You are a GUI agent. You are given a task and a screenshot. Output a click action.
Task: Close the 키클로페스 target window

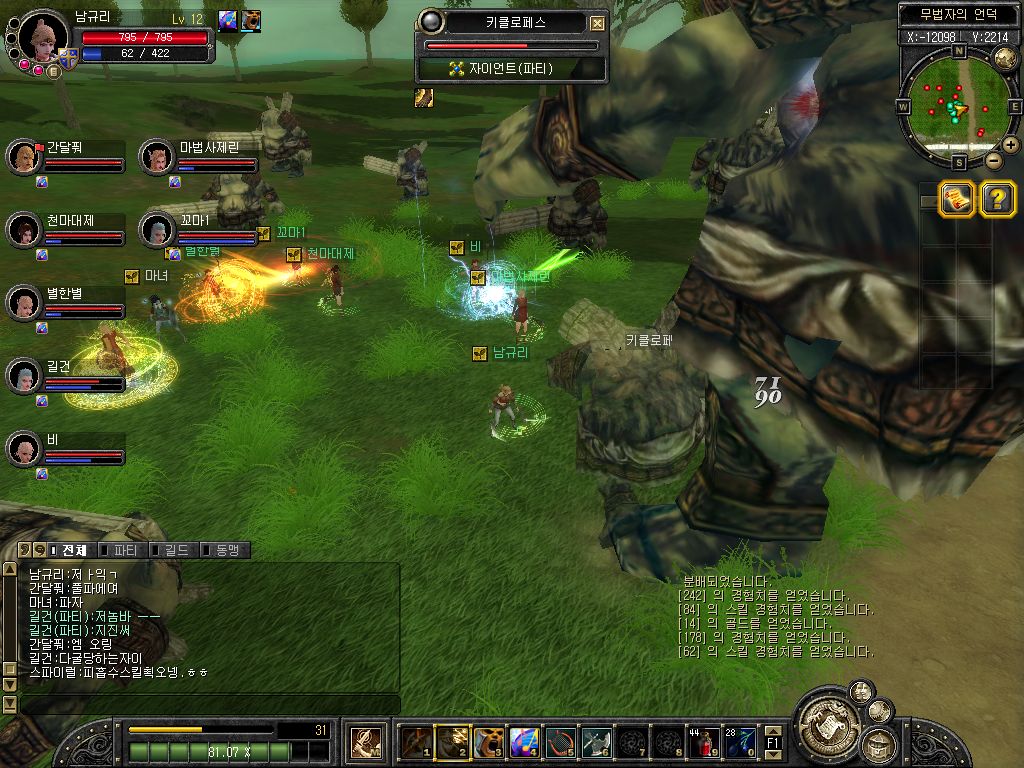[x=598, y=23]
